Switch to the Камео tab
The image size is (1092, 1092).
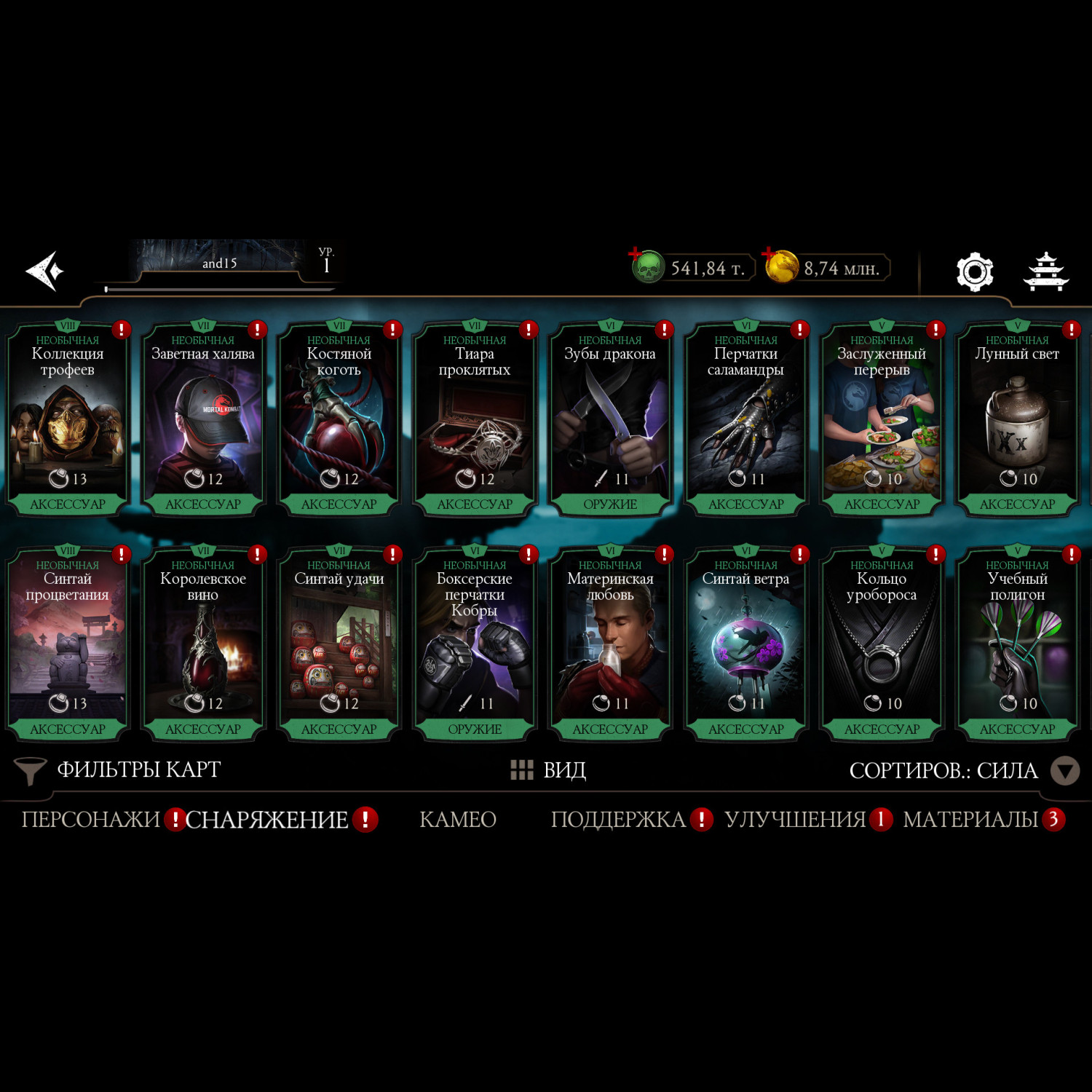[458, 820]
